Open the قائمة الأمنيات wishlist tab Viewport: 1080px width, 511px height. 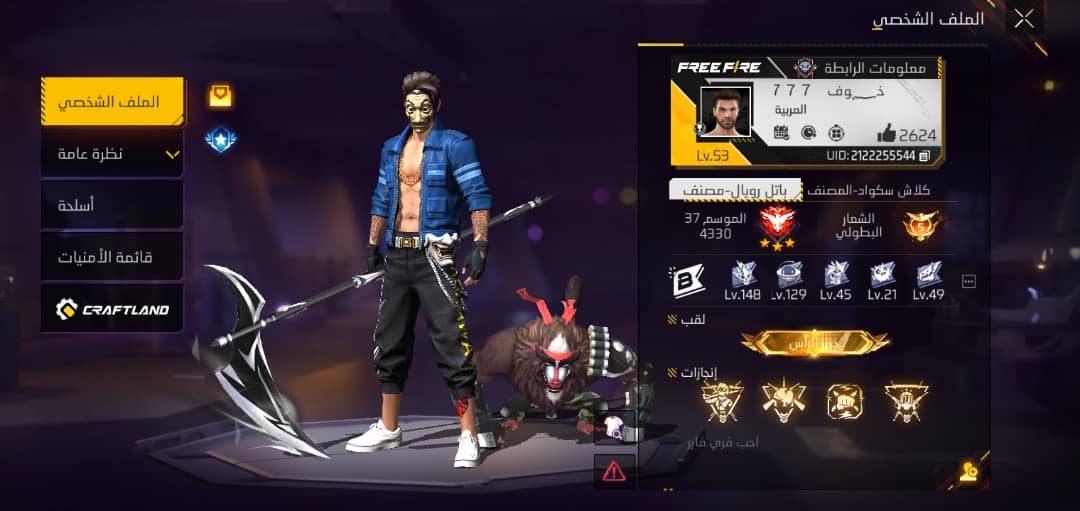[x=113, y=257]
